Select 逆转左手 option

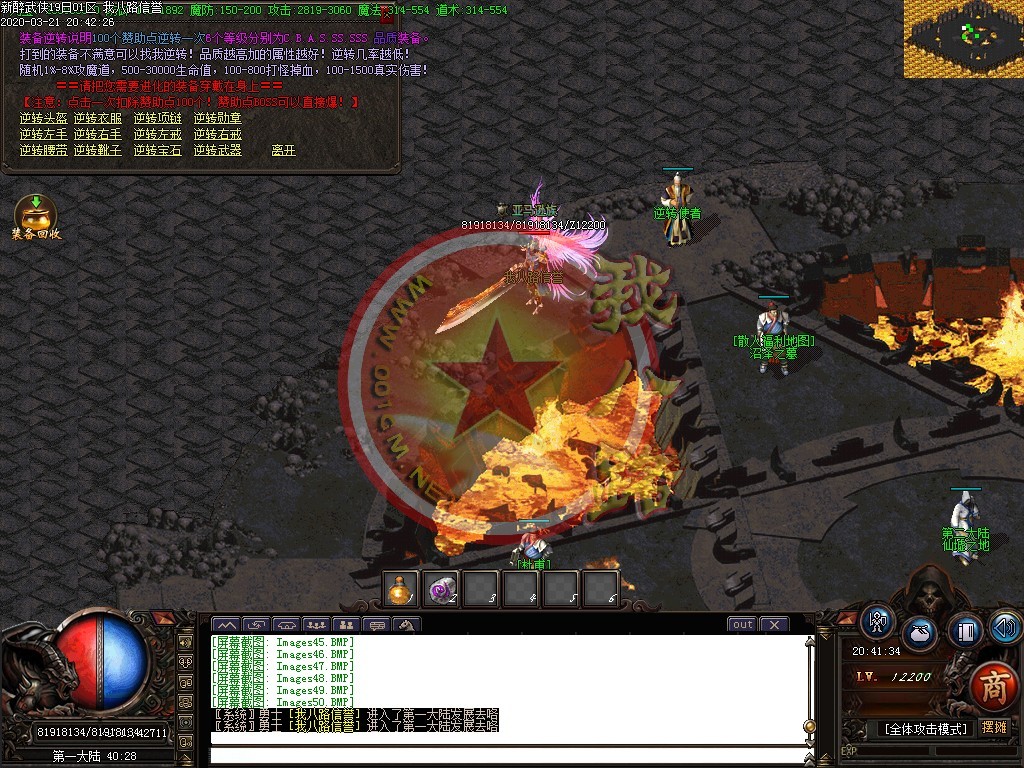click(x=44, y=134)
